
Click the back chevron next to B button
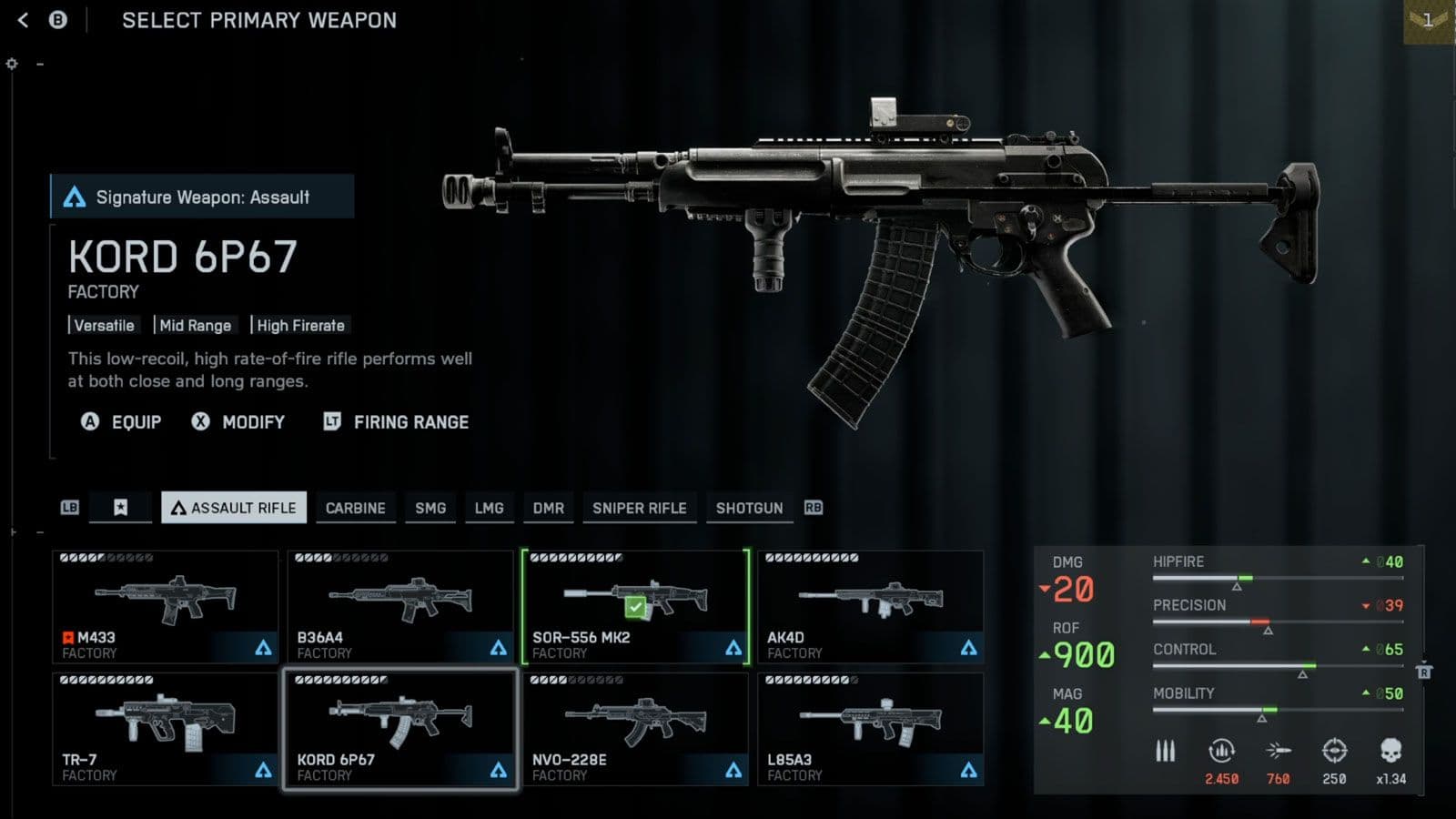20,20
